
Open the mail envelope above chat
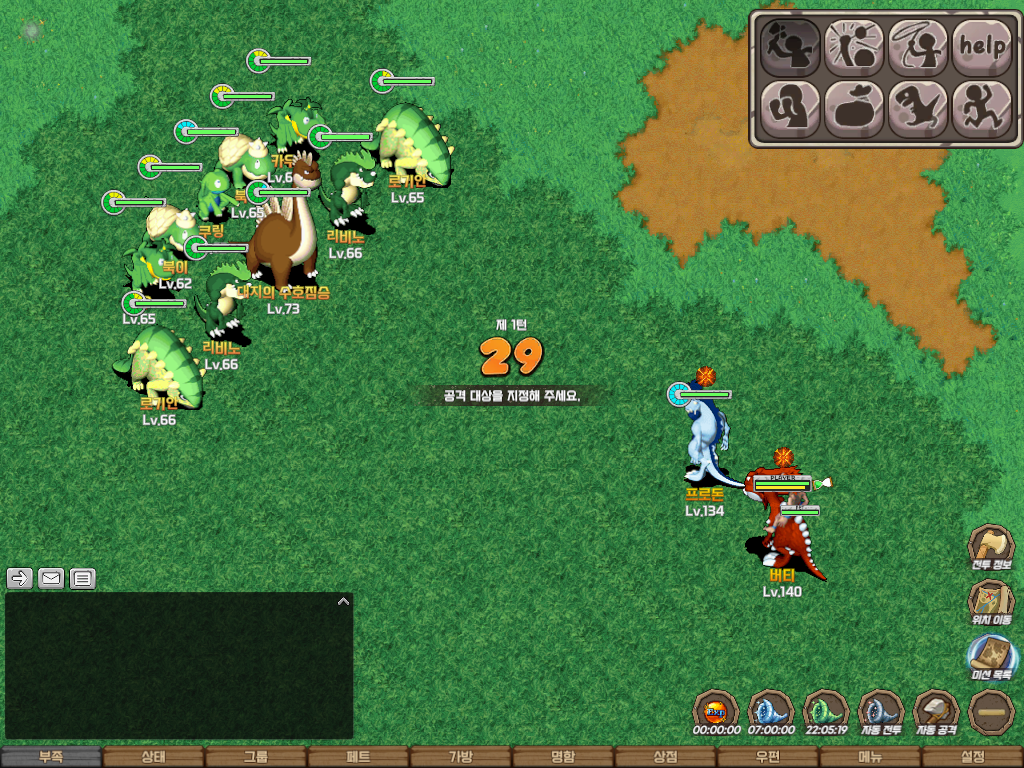click(51, 578)
